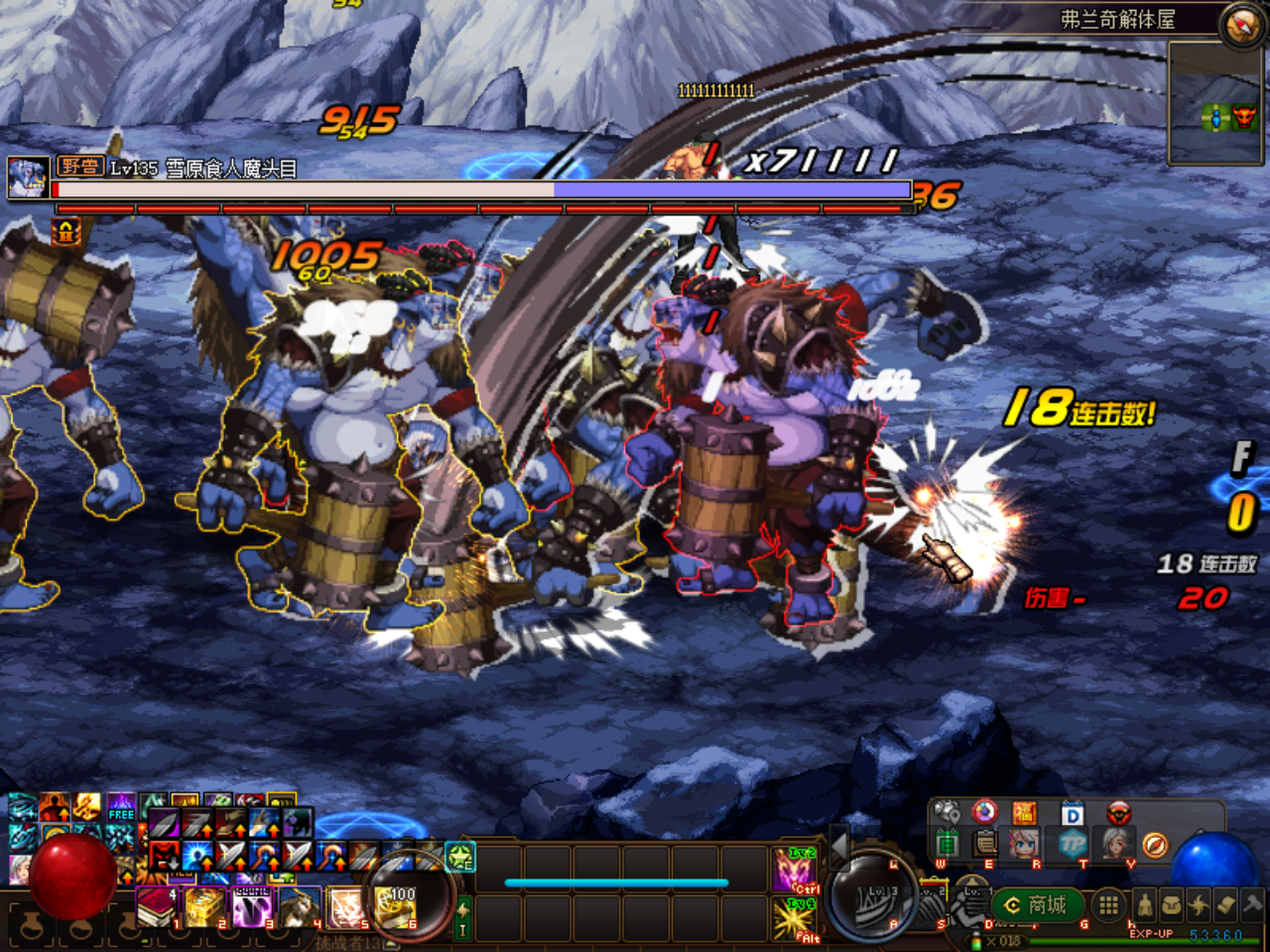Click the green star icon marked E
1270x952 pixels.
pos(460,856)
